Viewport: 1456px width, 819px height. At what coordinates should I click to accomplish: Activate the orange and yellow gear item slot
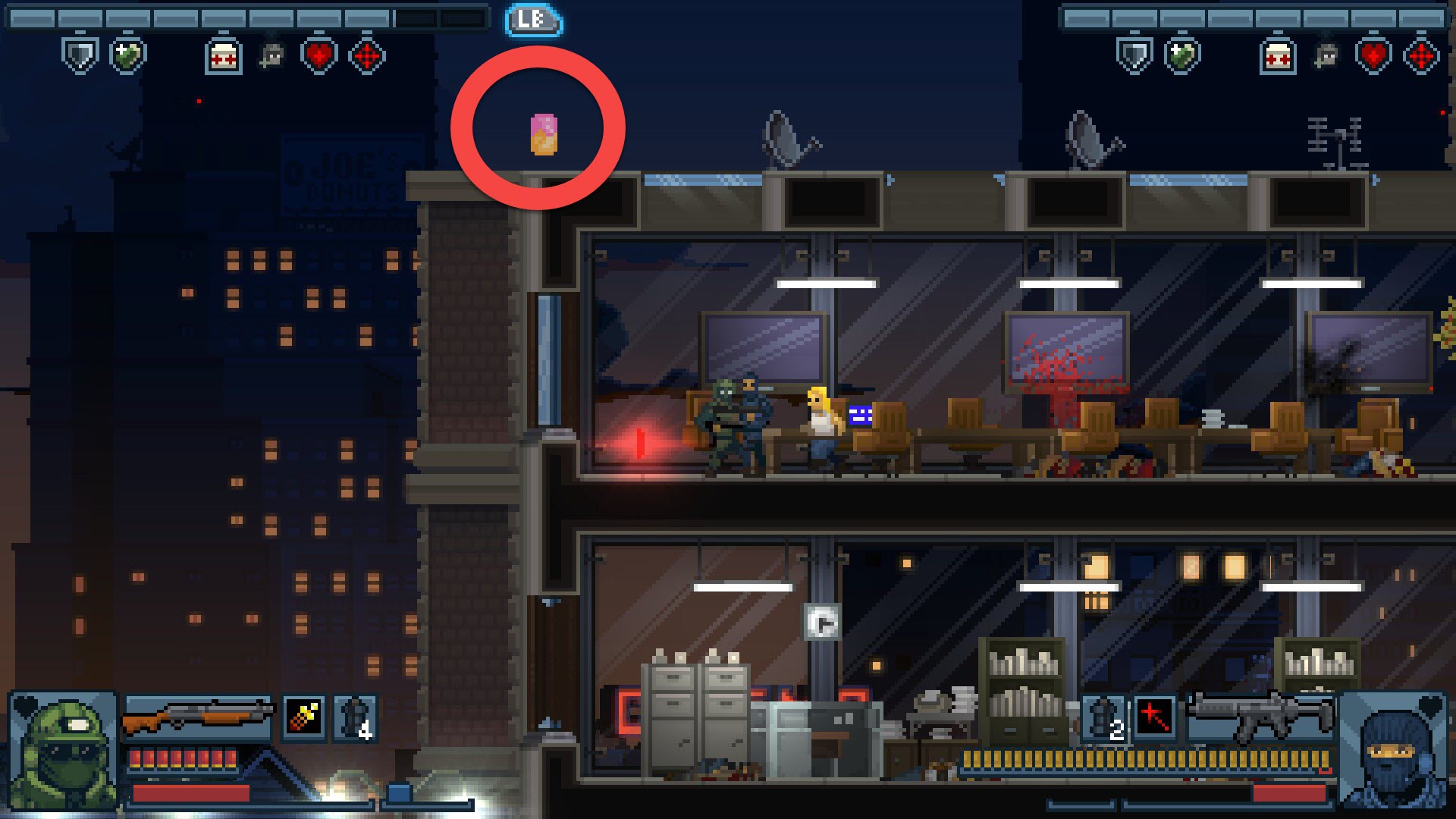[x=304, y=717]
